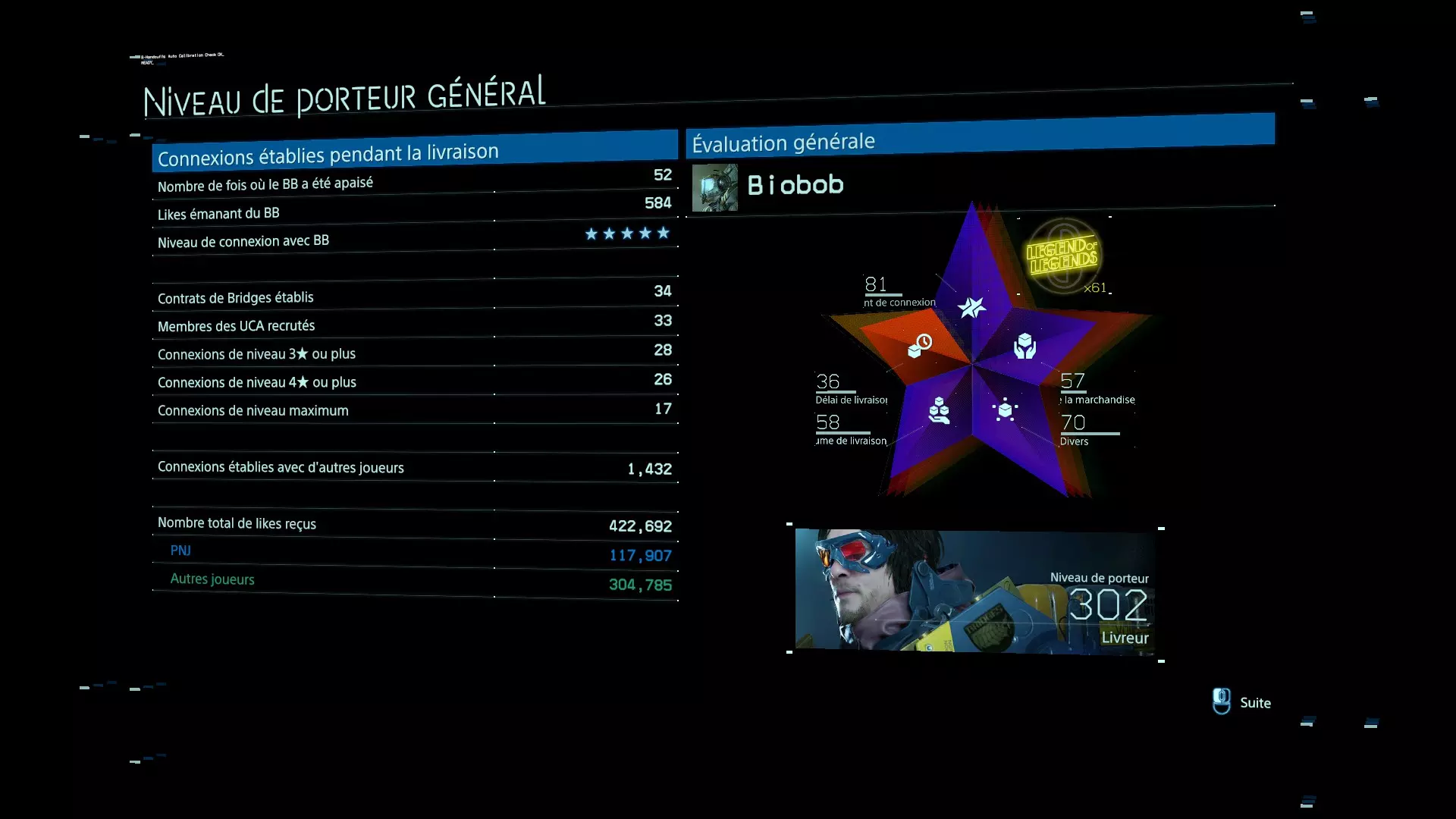
Task: Select the Biobob player avatar
Action: click(714, 187)
